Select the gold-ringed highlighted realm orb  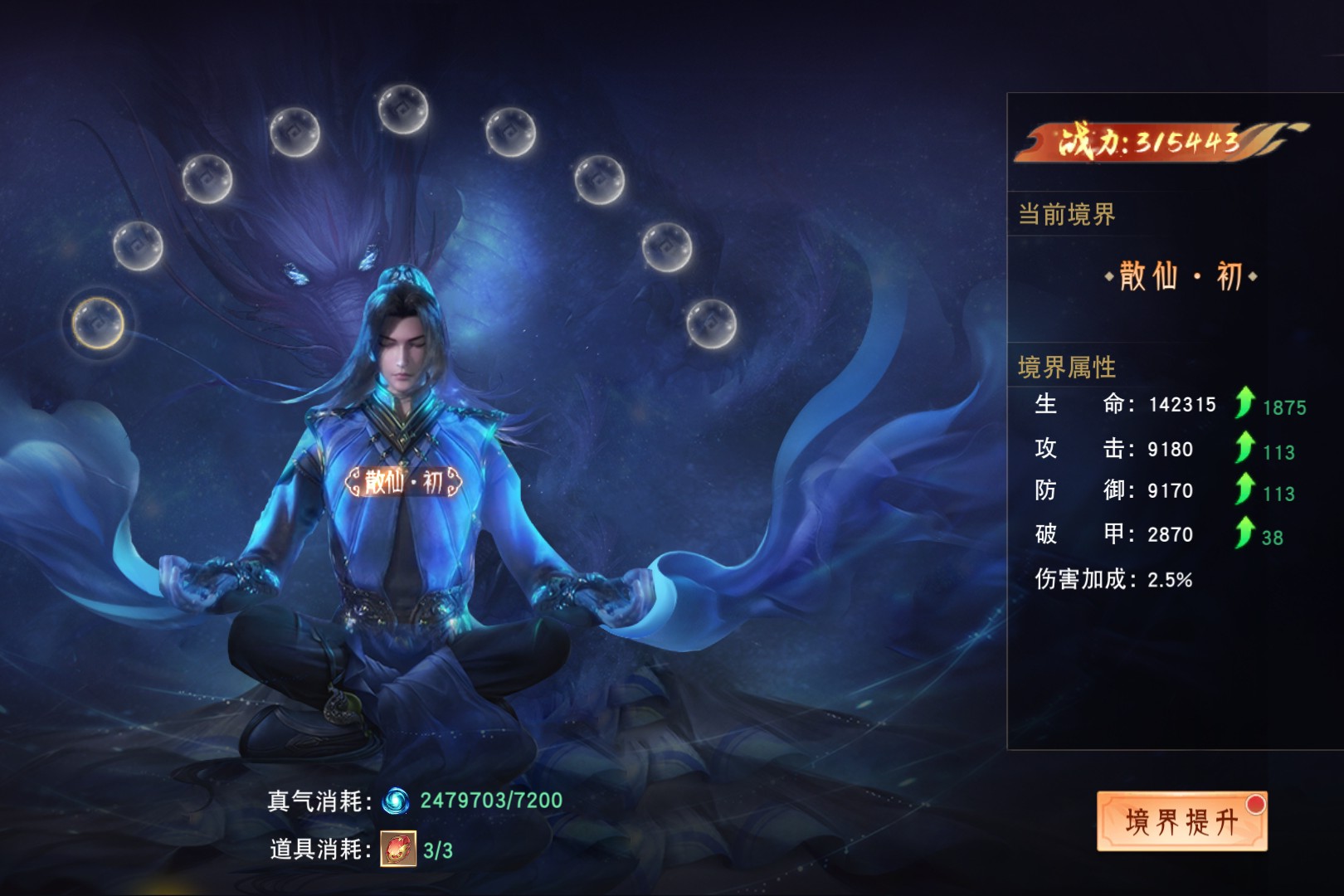point(98,322)
